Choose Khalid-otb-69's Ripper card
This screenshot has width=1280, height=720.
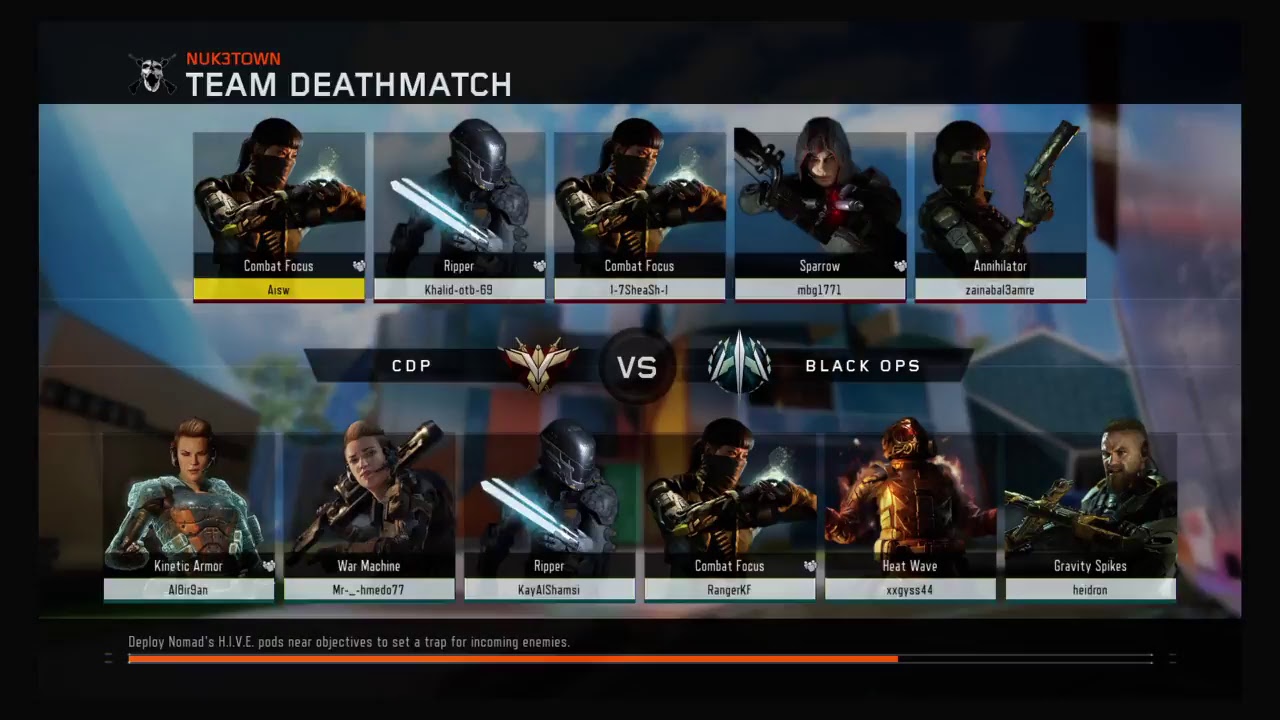point(459,215)
